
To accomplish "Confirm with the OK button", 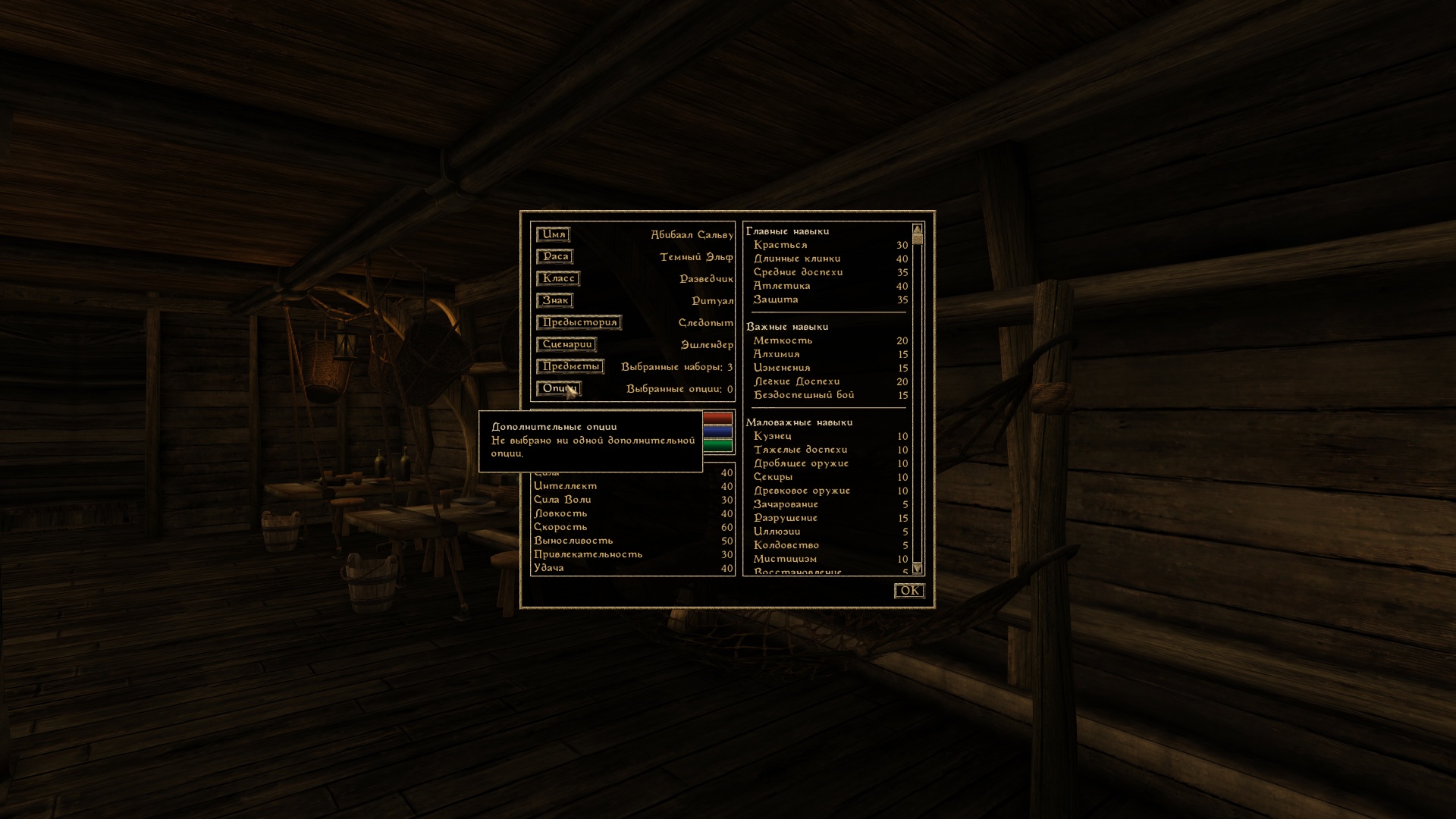I will [908, 591].
